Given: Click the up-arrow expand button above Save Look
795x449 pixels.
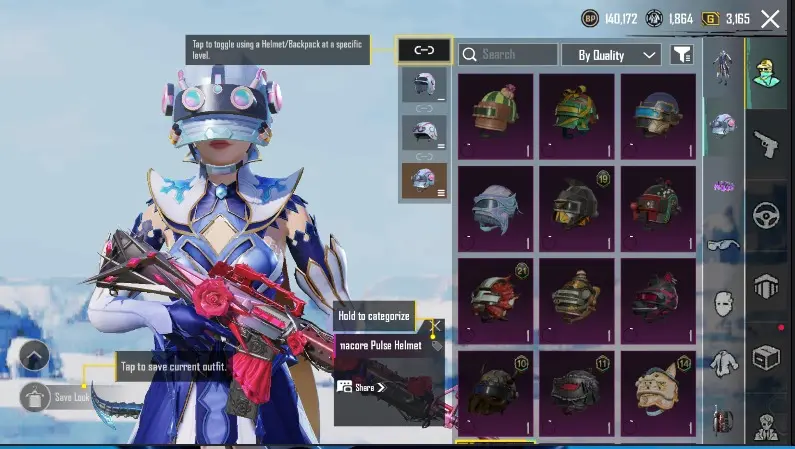Looking at the screenshot, I should coord(34,355).
